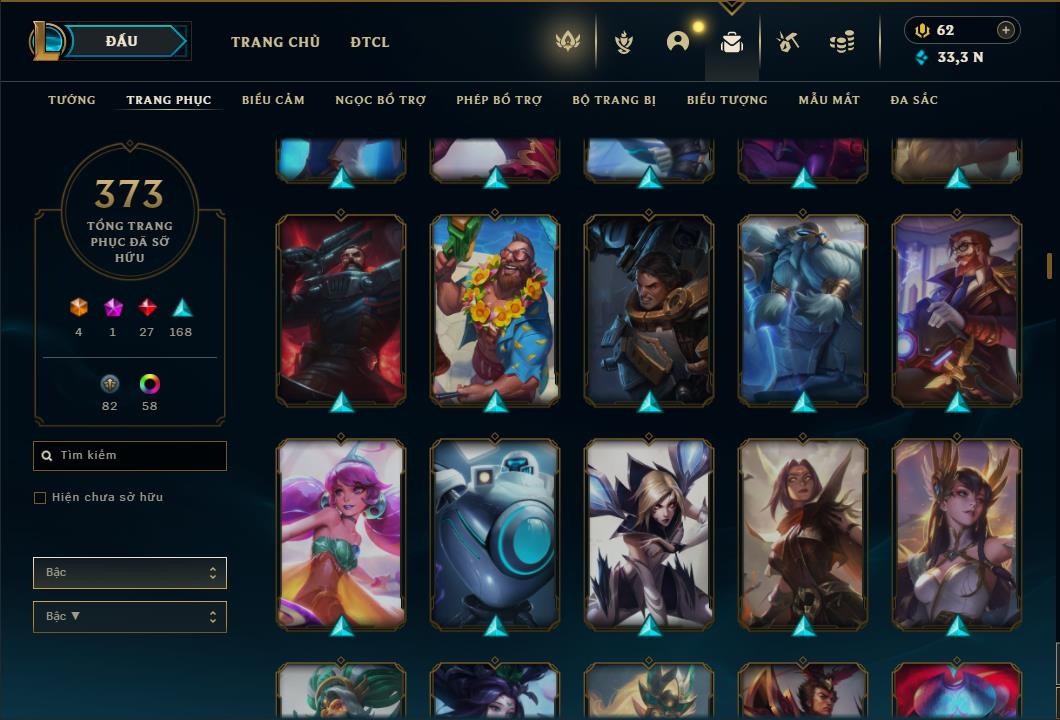
Task: Switch to PHÉP BỔ TRỢ tab
Action: (499, 100)
